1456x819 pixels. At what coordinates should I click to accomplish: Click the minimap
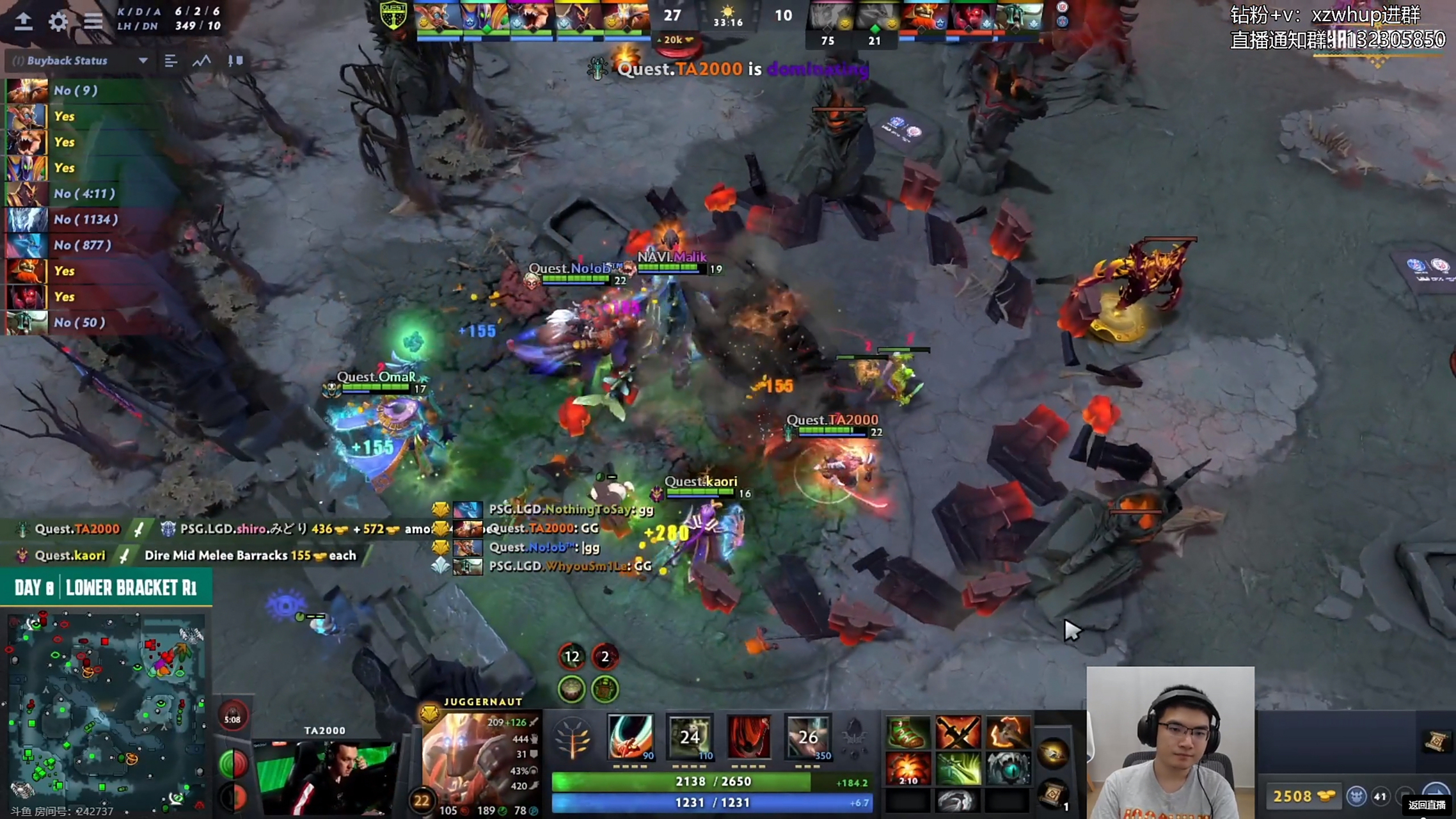click(106, 709)
